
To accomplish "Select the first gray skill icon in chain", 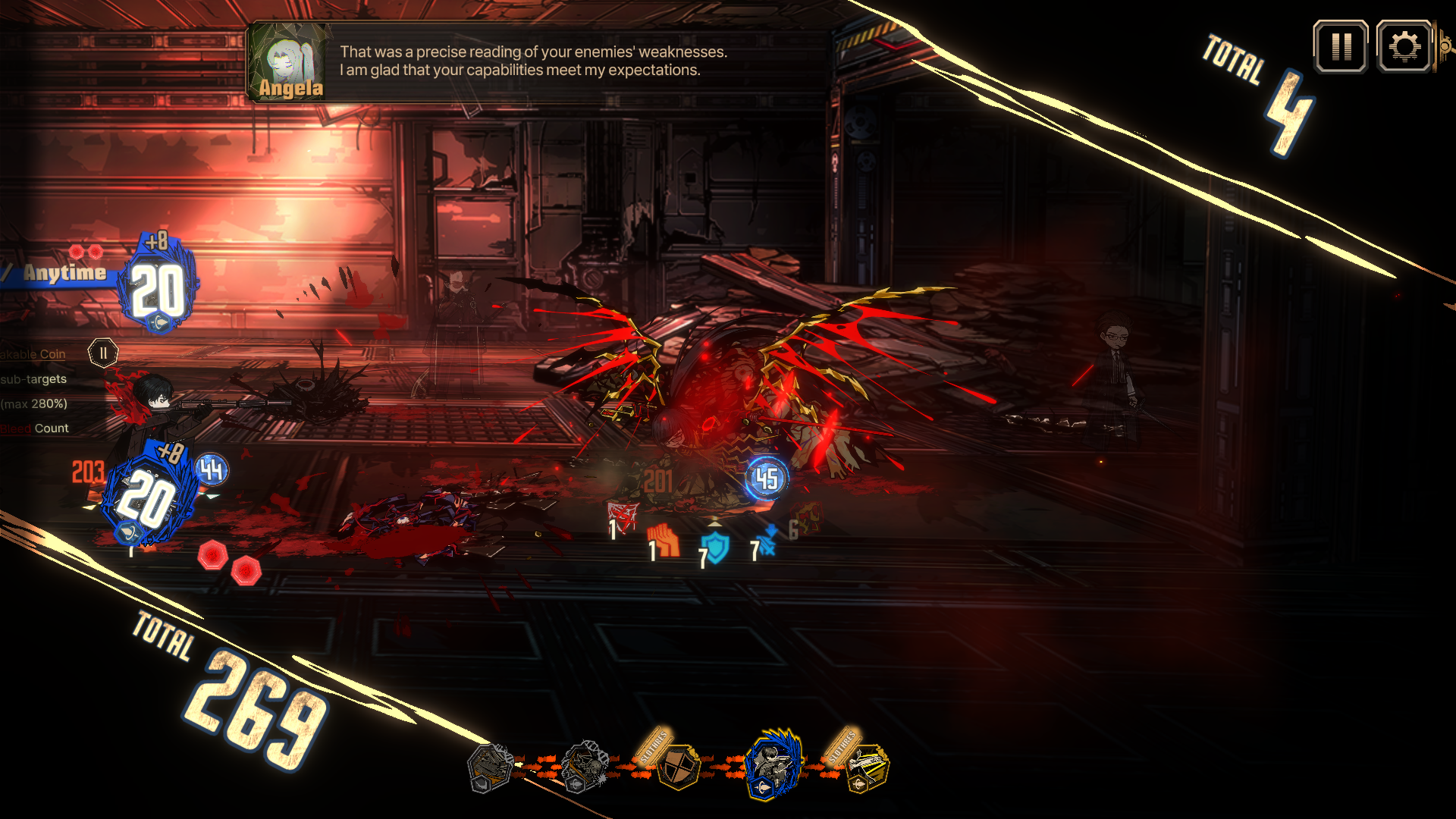I will click(x=490, y=767).
